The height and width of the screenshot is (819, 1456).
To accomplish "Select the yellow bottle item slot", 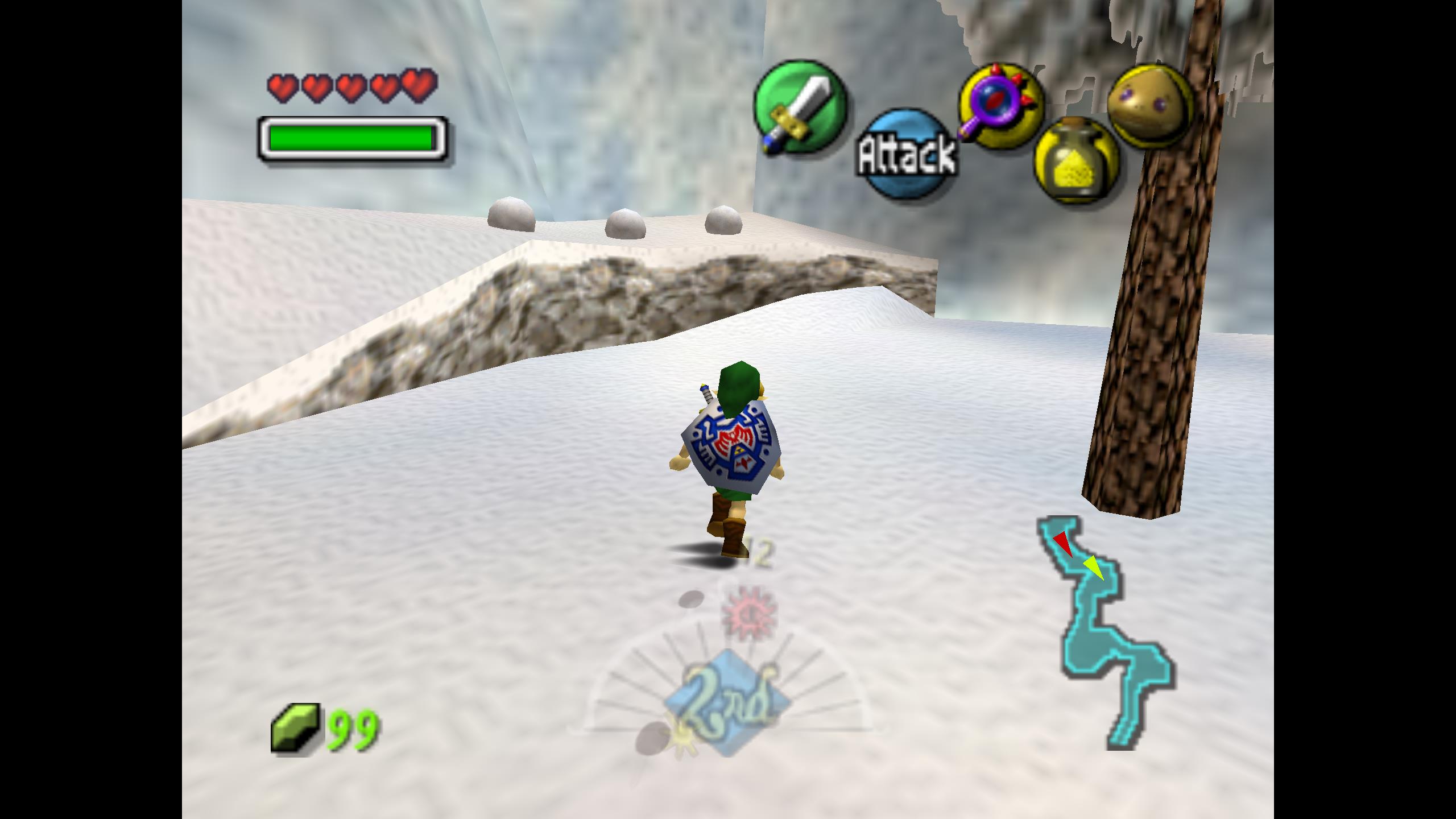I will [1075, 161].
